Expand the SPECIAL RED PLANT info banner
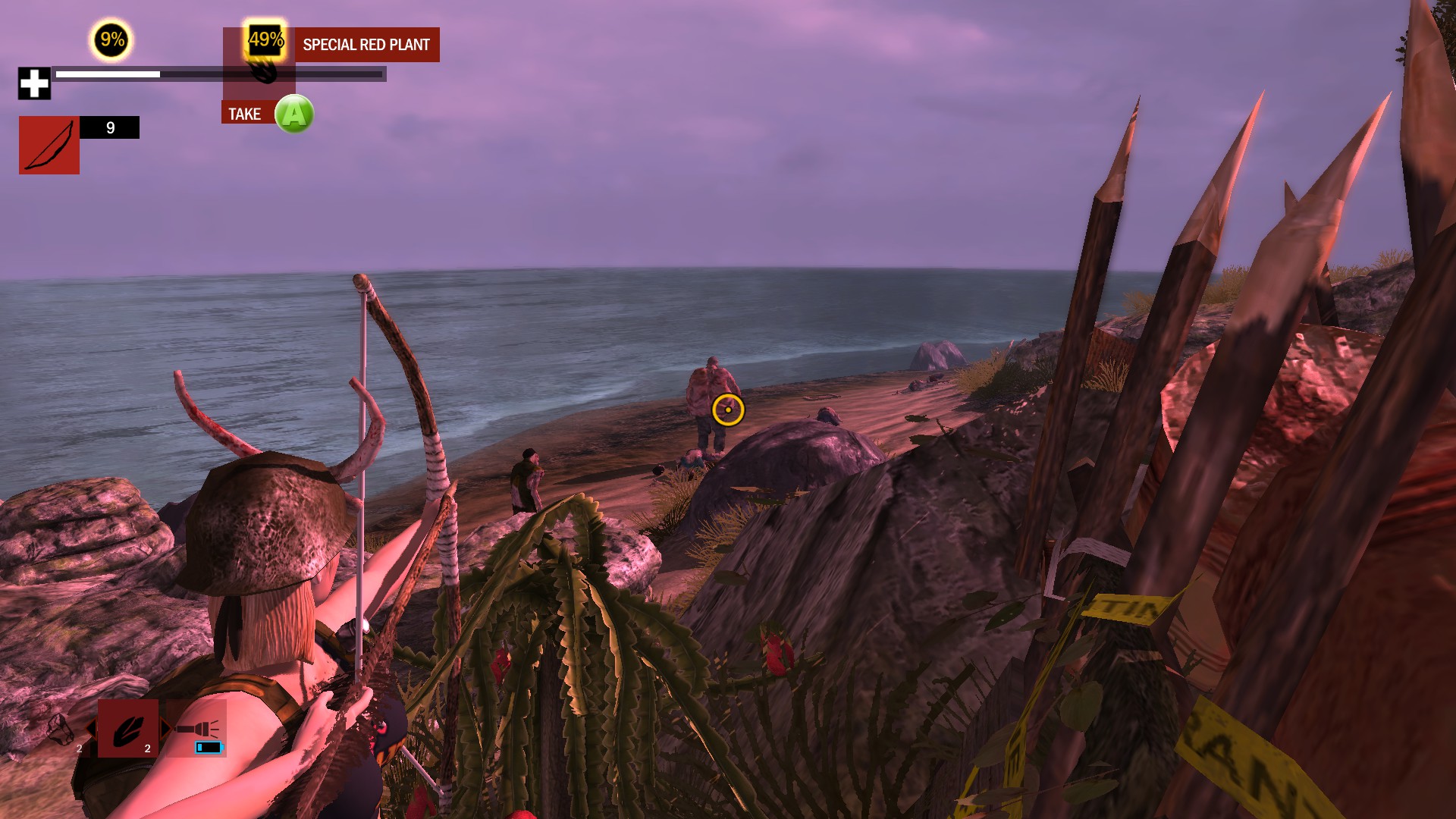Screen dimensions: 1456x819 (366, 44)
